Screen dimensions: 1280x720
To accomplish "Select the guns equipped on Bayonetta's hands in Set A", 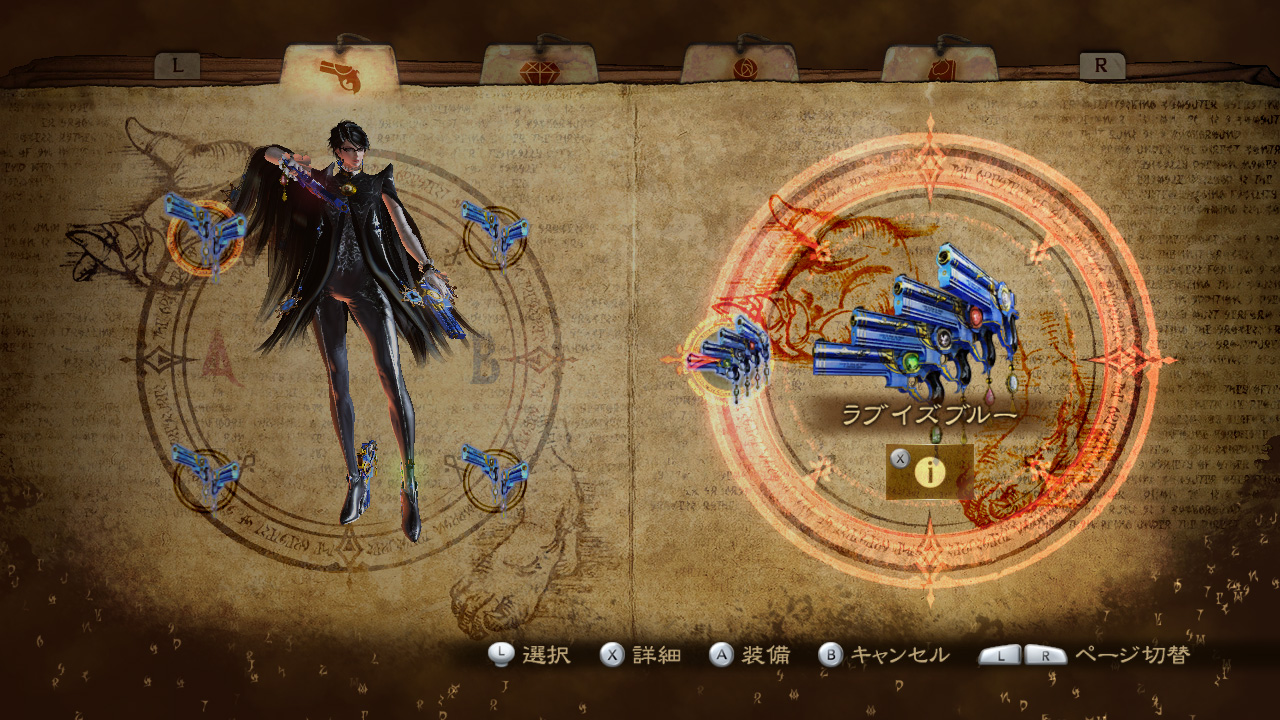I will pyautogui.click(x=205, y=235).
